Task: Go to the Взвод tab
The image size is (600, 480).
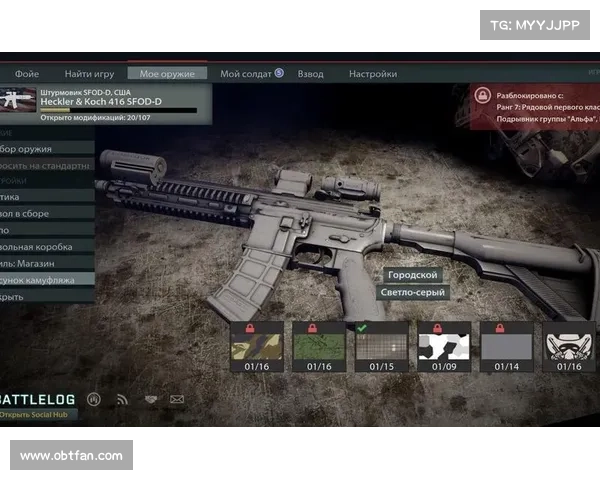Action: click(x=311, y=74)
